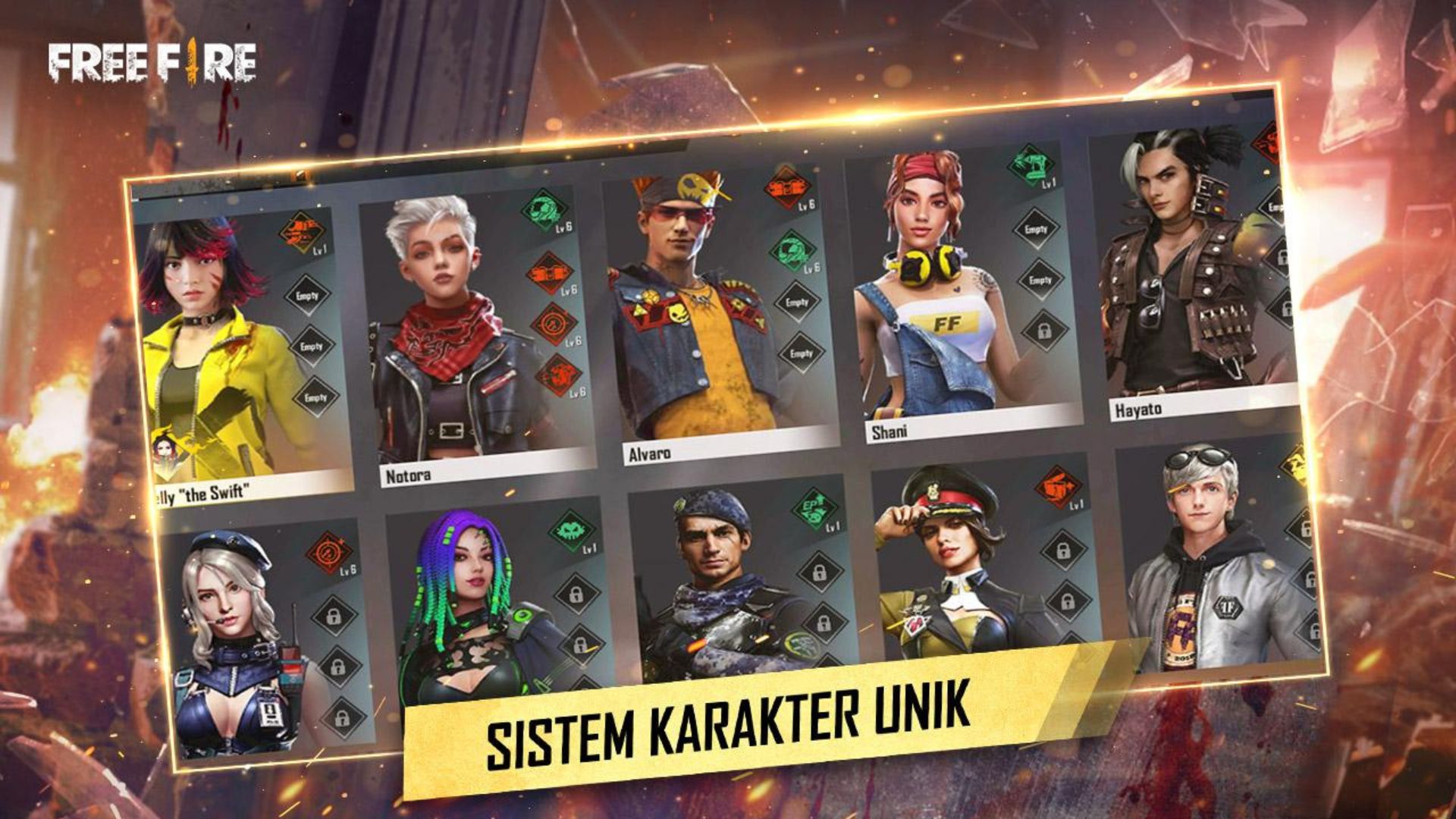The width and height of the screenshot is (1456, 819).
Task: Click Kelly's orange Lv1 skill icon
Action: click(302, 231)
